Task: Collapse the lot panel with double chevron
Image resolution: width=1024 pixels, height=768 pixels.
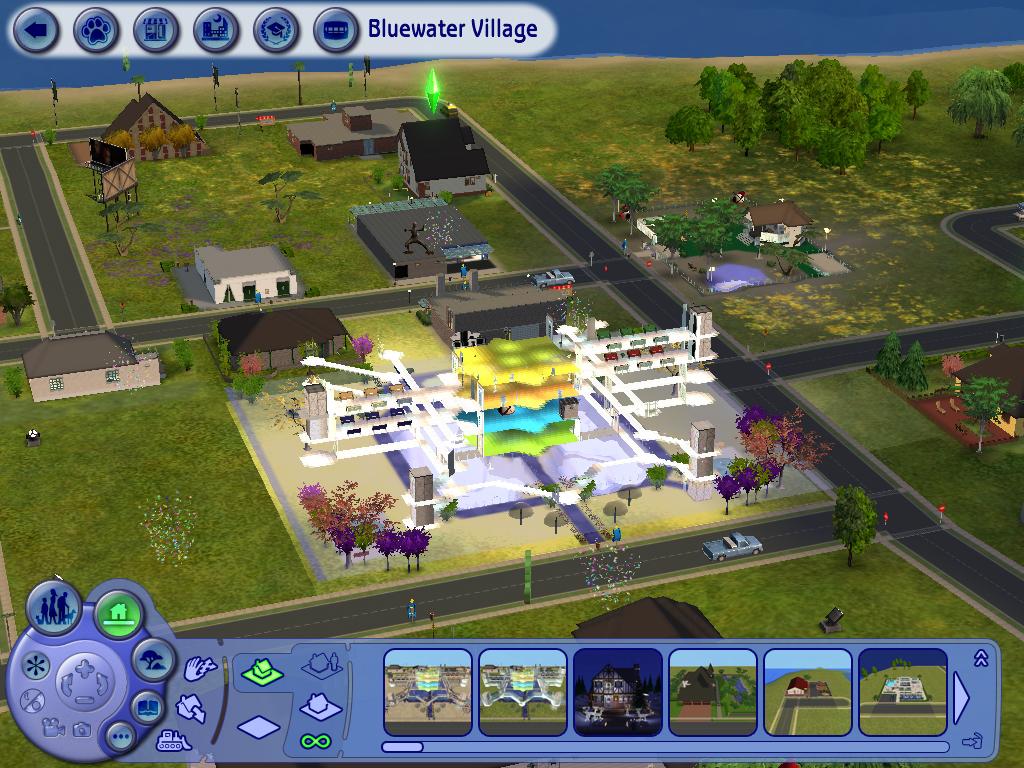Action: pos(980,657)
